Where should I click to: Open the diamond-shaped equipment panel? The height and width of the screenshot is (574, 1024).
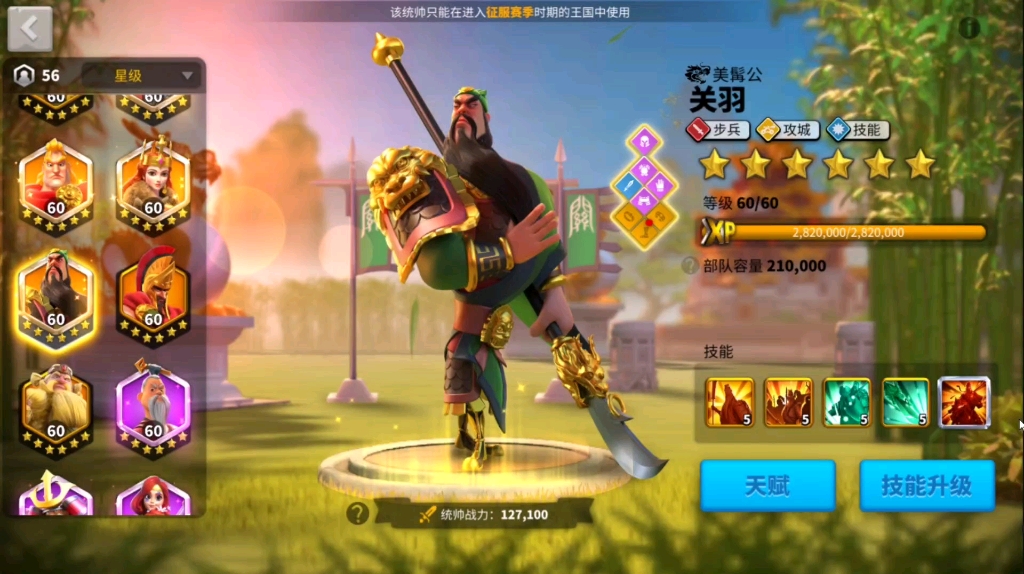[645, 187]
